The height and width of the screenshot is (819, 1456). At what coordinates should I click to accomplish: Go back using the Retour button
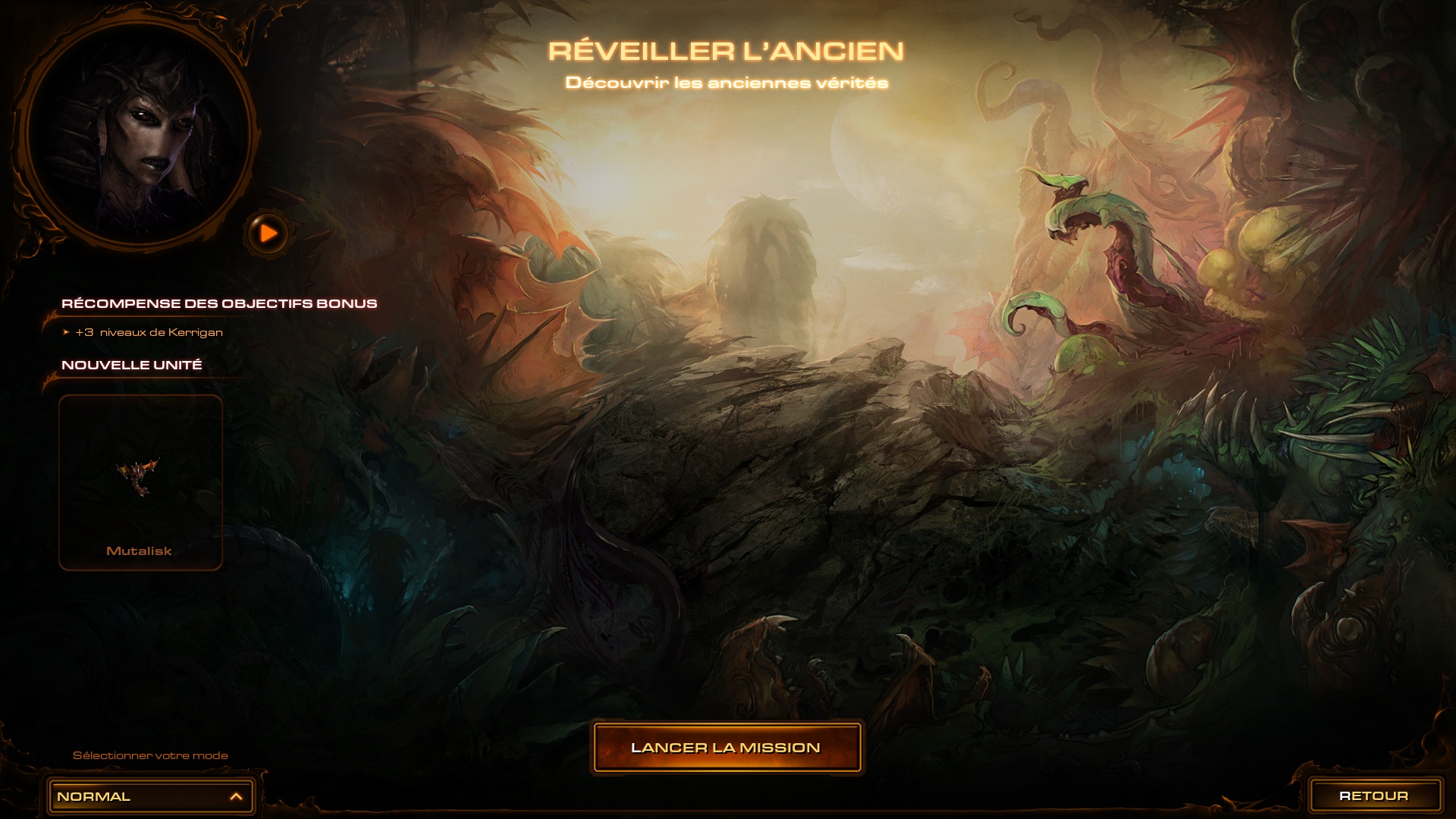pos(1374,795)
